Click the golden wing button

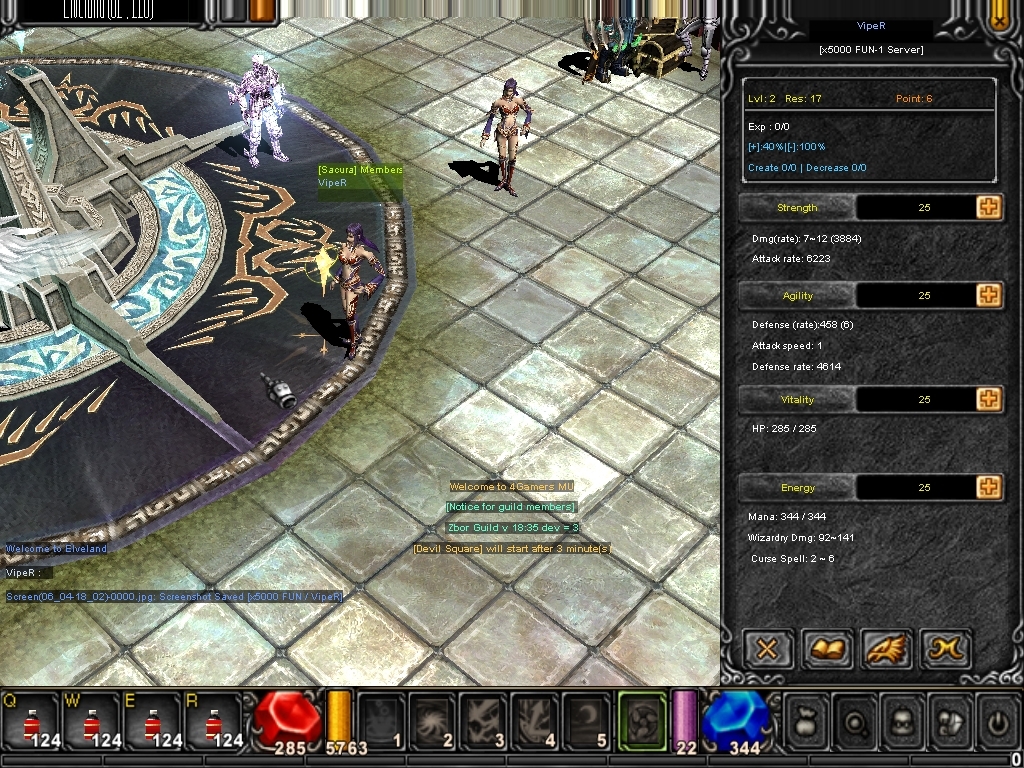pyautogui.click(x=886, y=650)
